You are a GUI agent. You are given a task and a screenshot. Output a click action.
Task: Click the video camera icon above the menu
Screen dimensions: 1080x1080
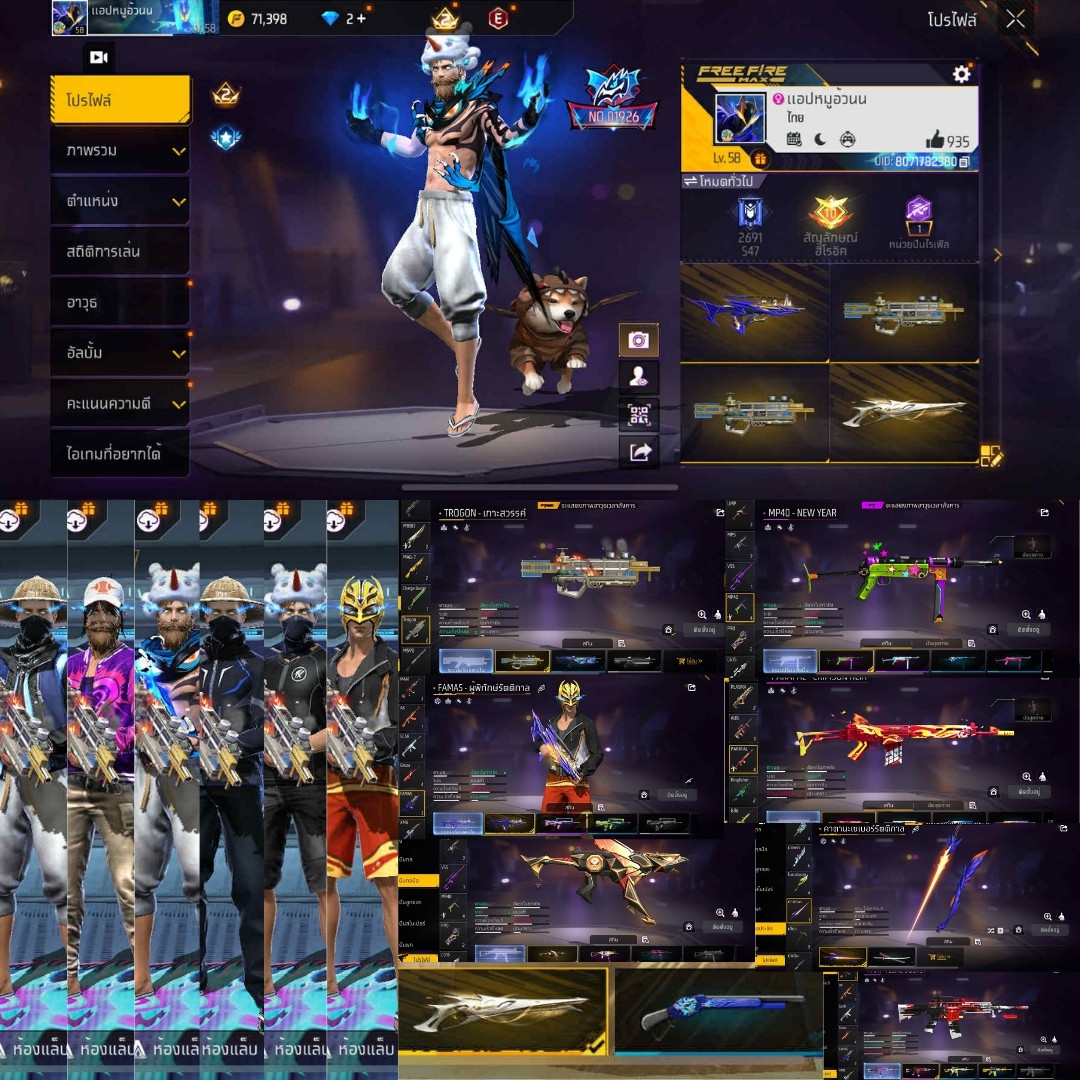click(99, 58)
